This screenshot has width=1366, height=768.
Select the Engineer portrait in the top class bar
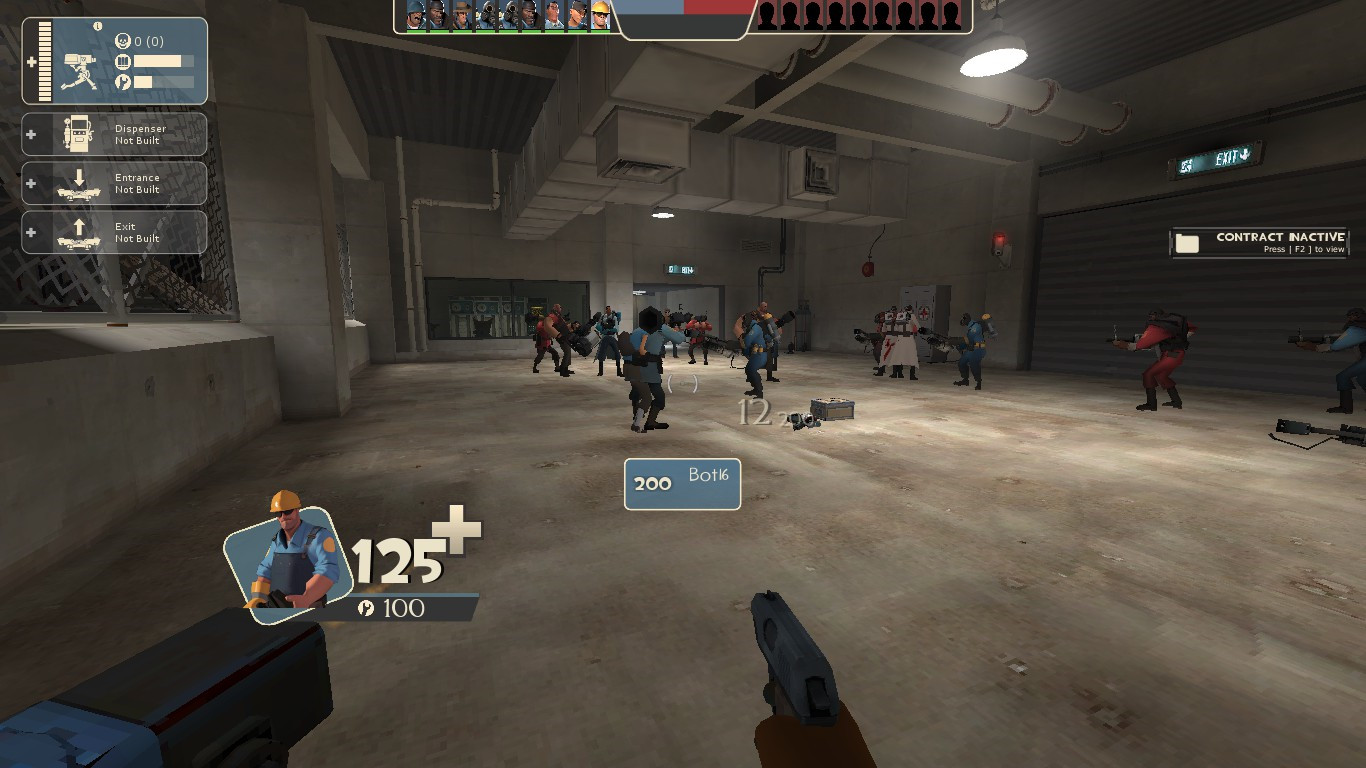pyautogui.click(x=600, y=15)
